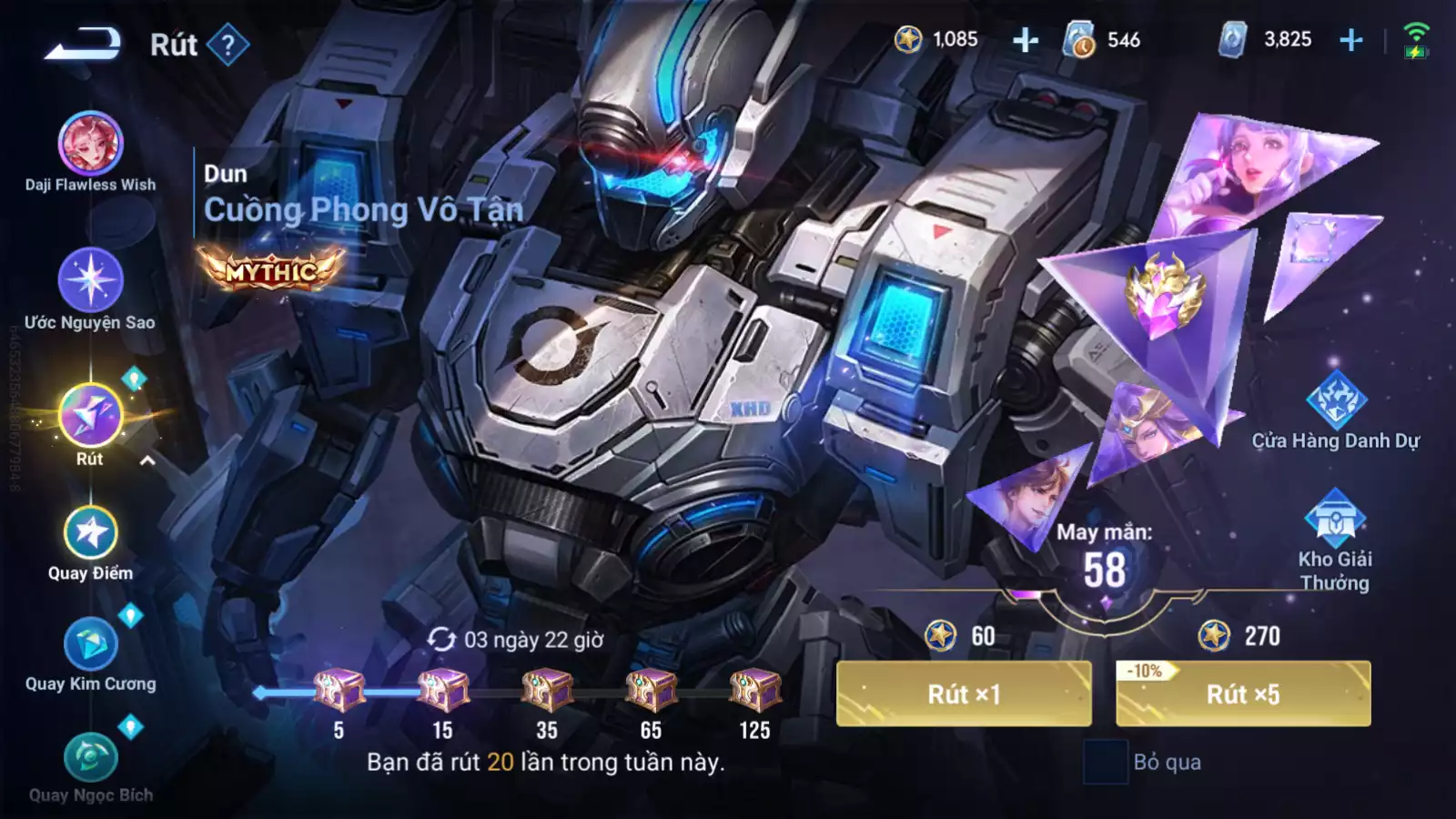Viewport: 1456px width, 819px height.
Task: Open the Cửa Hàng Danh Dự shop
Action: pyautogui.click(x=1335, y=405)
